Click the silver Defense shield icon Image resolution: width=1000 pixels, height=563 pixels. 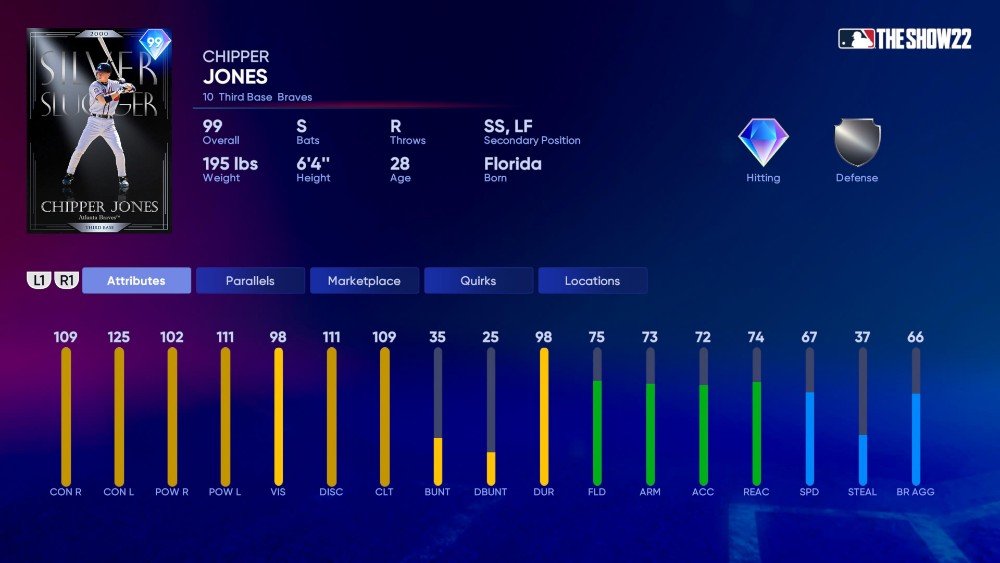[x=857, y=143]
